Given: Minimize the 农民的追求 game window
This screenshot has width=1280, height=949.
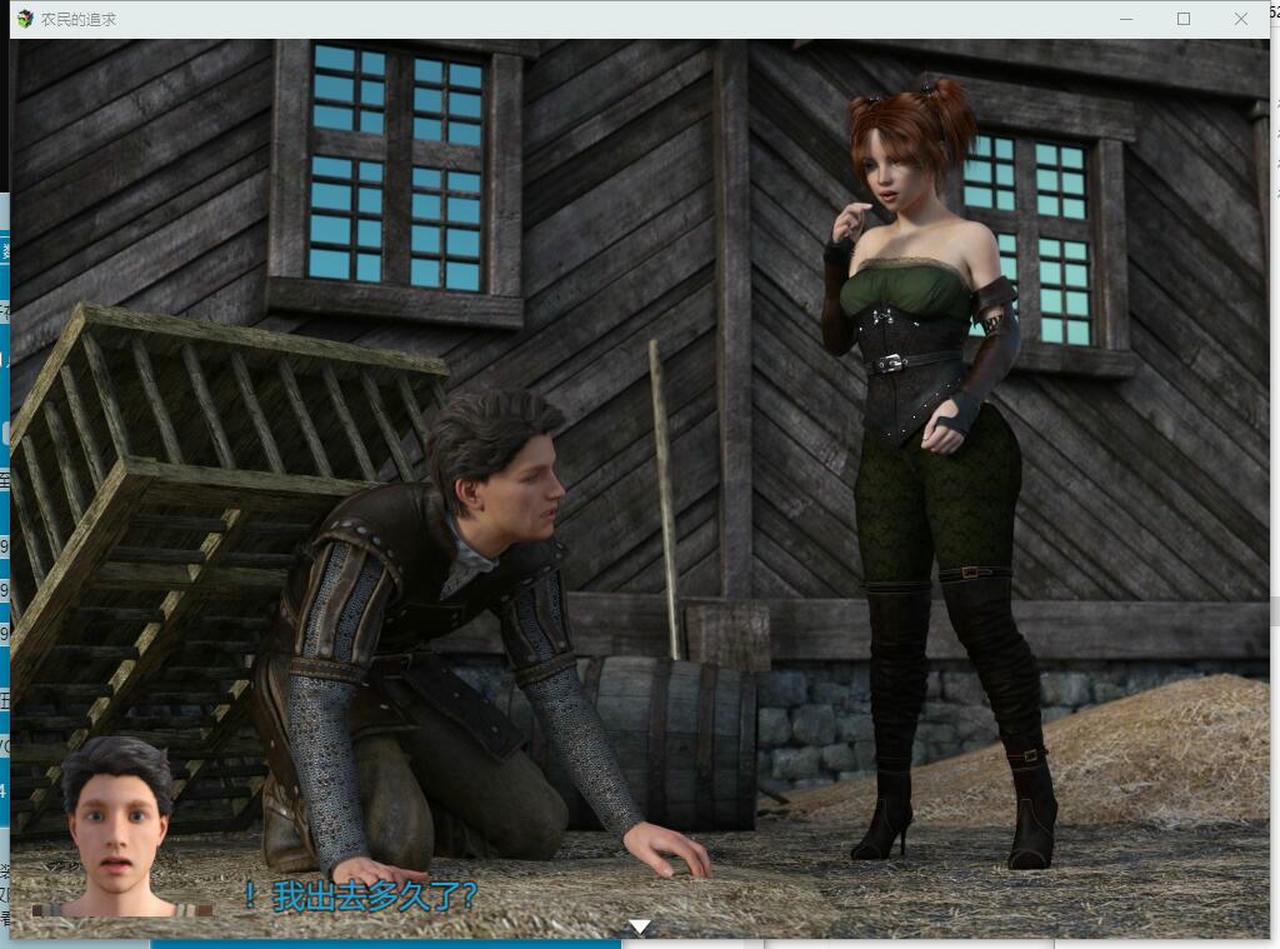Looking at the screenshot, I should pyautogui.click(x=1128, y=18).
